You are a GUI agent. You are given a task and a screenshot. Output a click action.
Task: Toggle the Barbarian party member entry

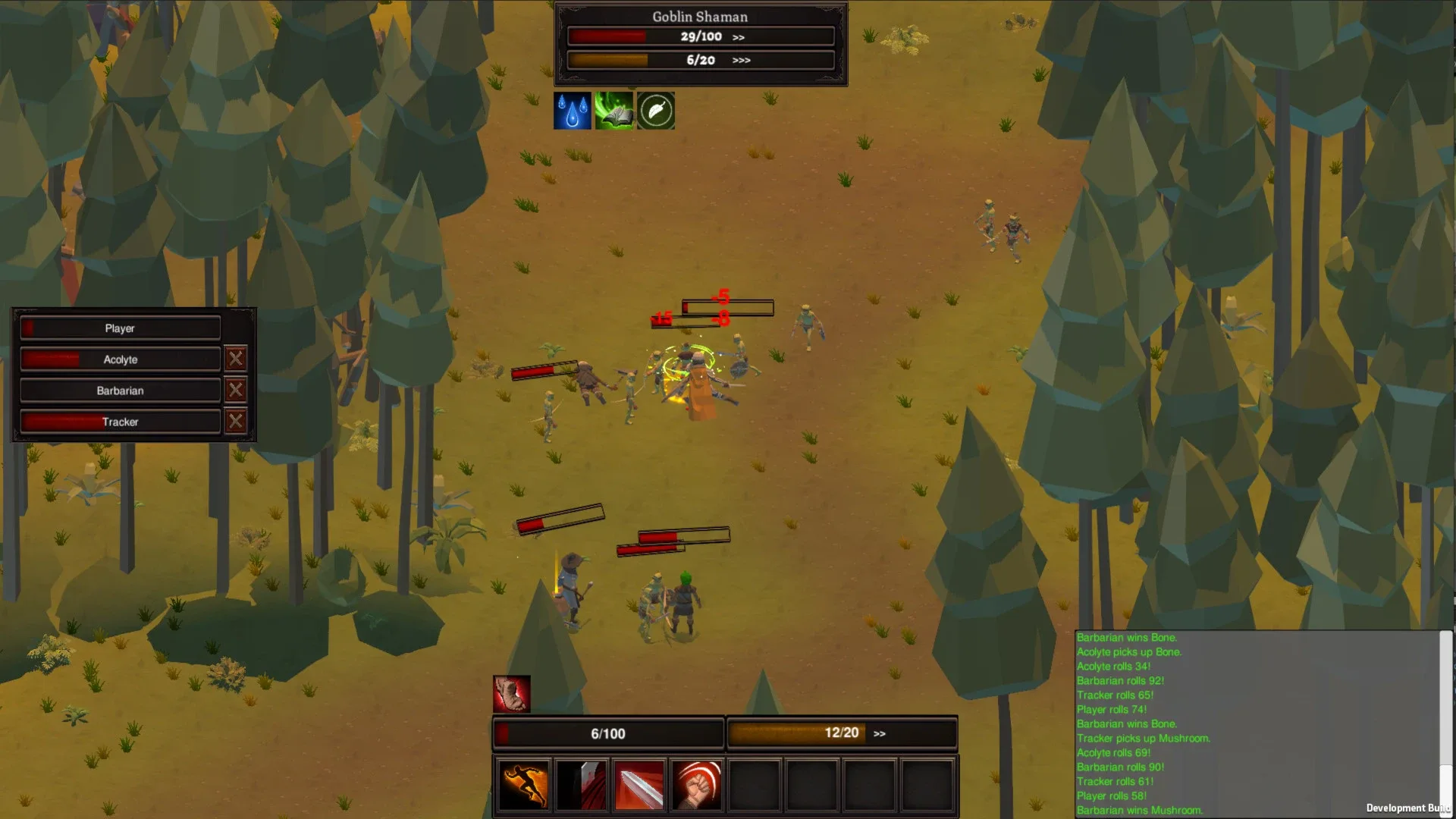click(x=119, y=390)
